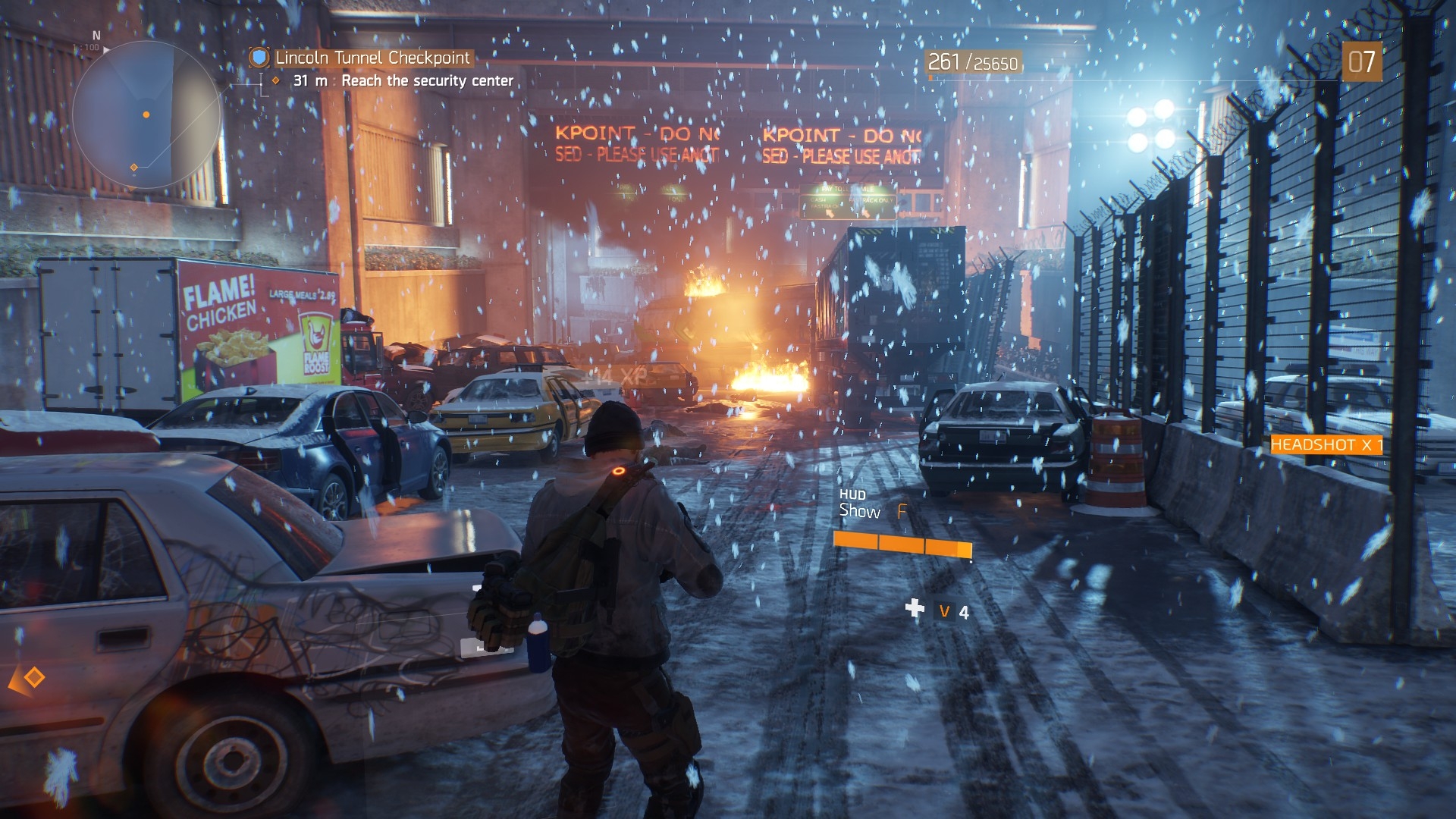The width and height of the screenshot is (1456, 819).
Task: Click the orange diamond off-screen waypoint marker
Action: tap(33, 677)
